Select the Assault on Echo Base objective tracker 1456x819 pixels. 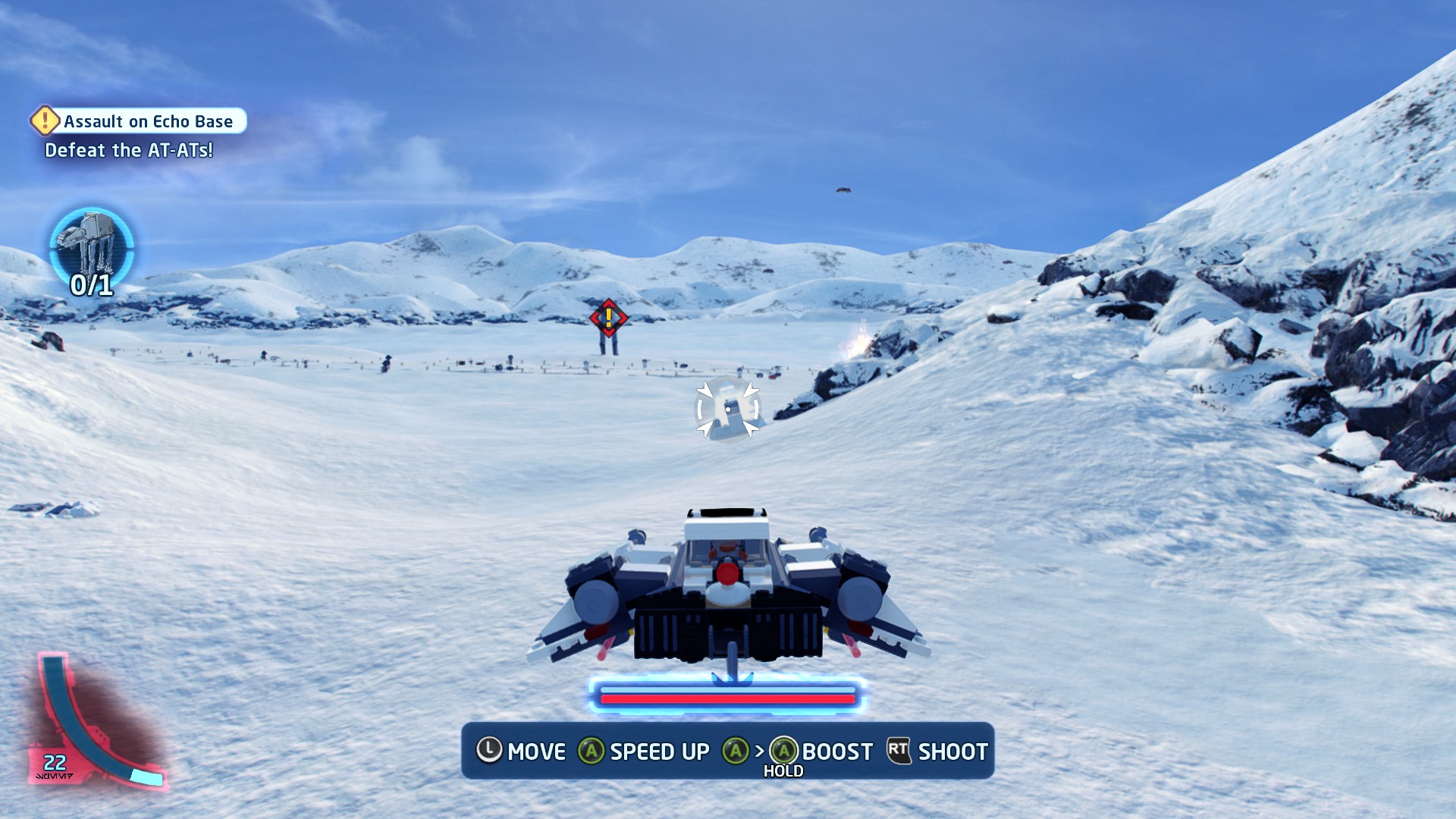140,121
